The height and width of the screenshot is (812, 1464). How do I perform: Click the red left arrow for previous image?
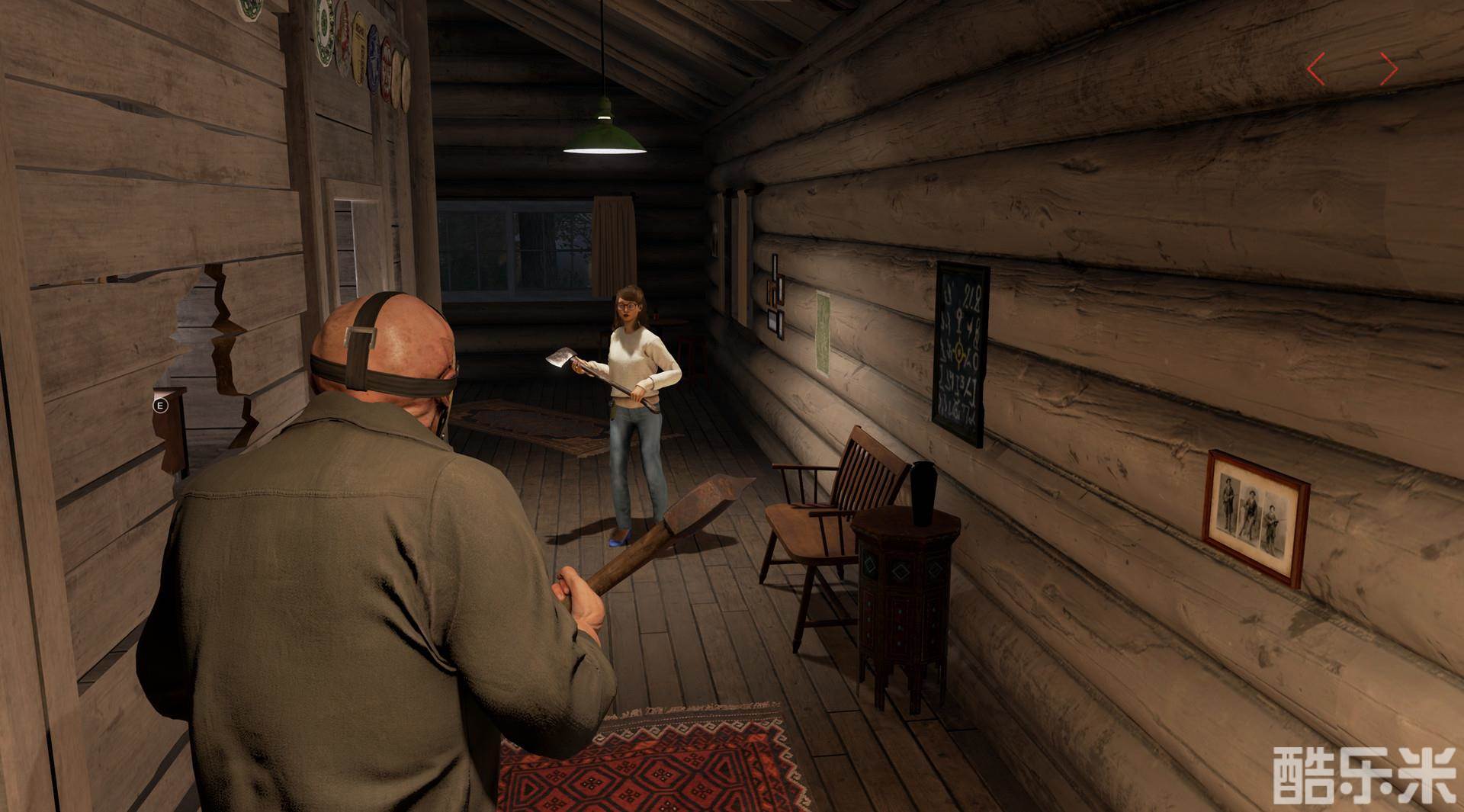coord(1316,69)
